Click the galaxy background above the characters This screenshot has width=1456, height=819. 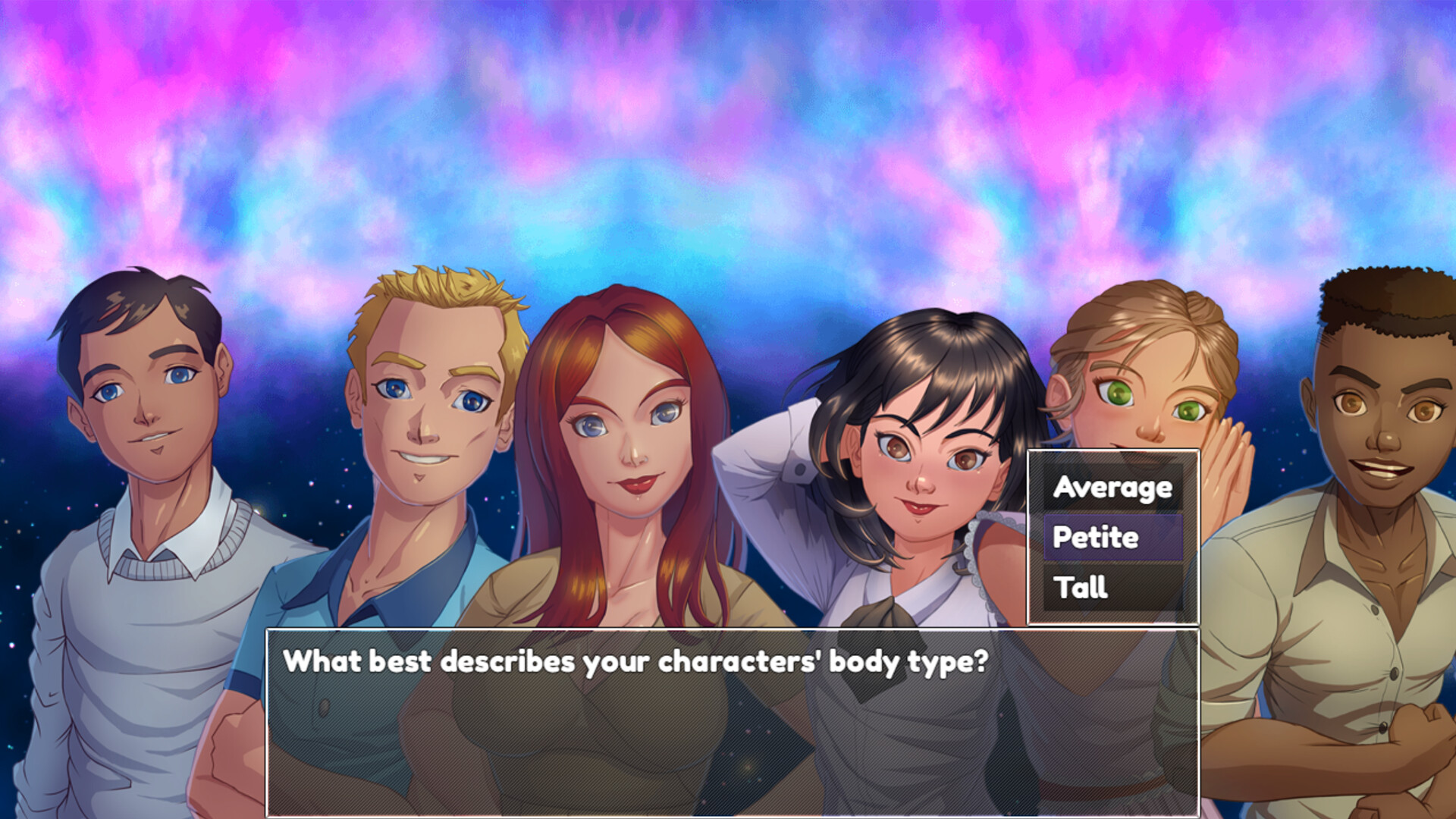(728, 114)
